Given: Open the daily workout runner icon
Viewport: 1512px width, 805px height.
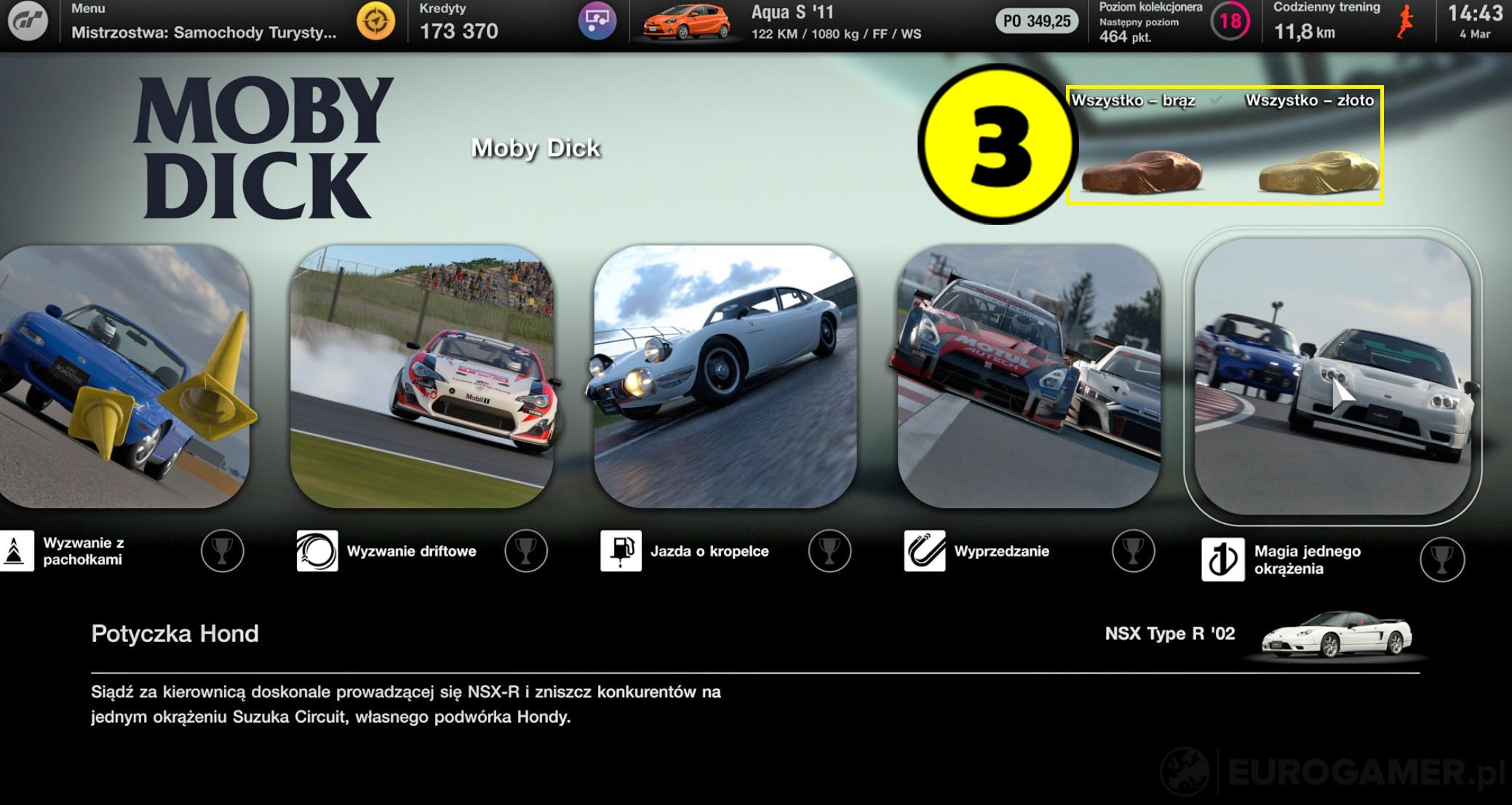Looking at the screenshot, I should [x=1406, y=21].
